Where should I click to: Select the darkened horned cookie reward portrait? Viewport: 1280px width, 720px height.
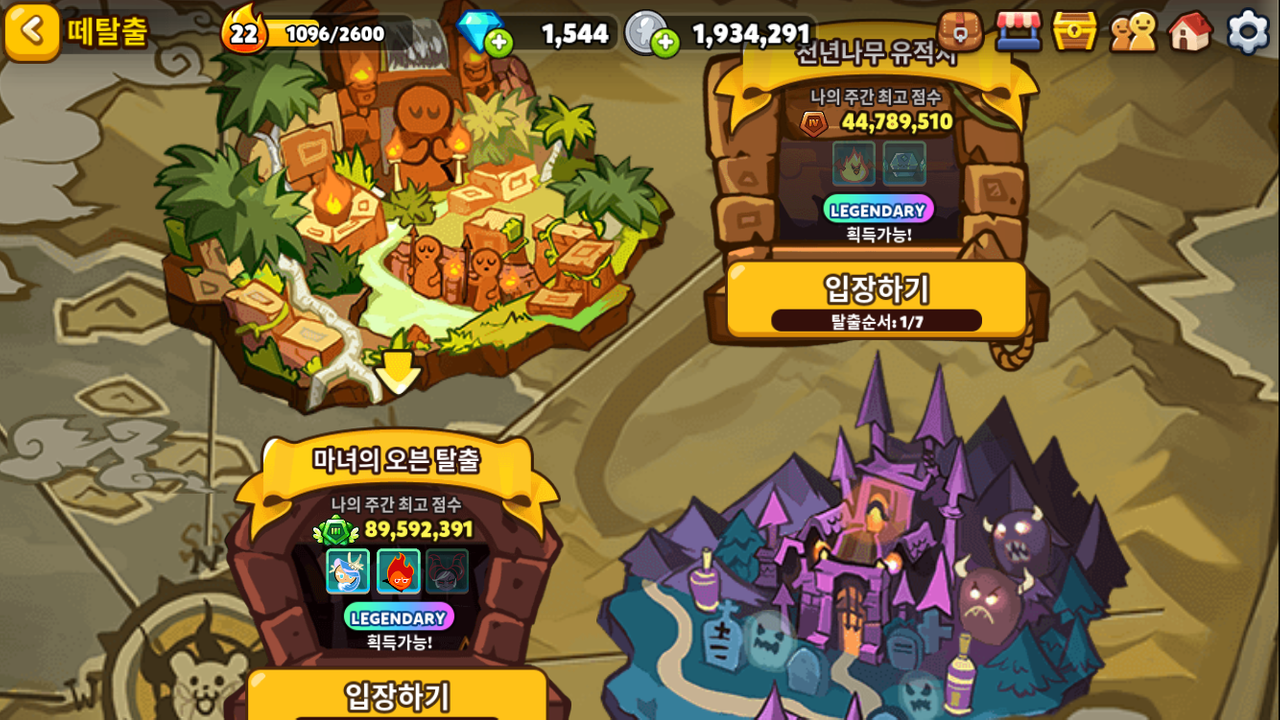[x=448, y=571]
